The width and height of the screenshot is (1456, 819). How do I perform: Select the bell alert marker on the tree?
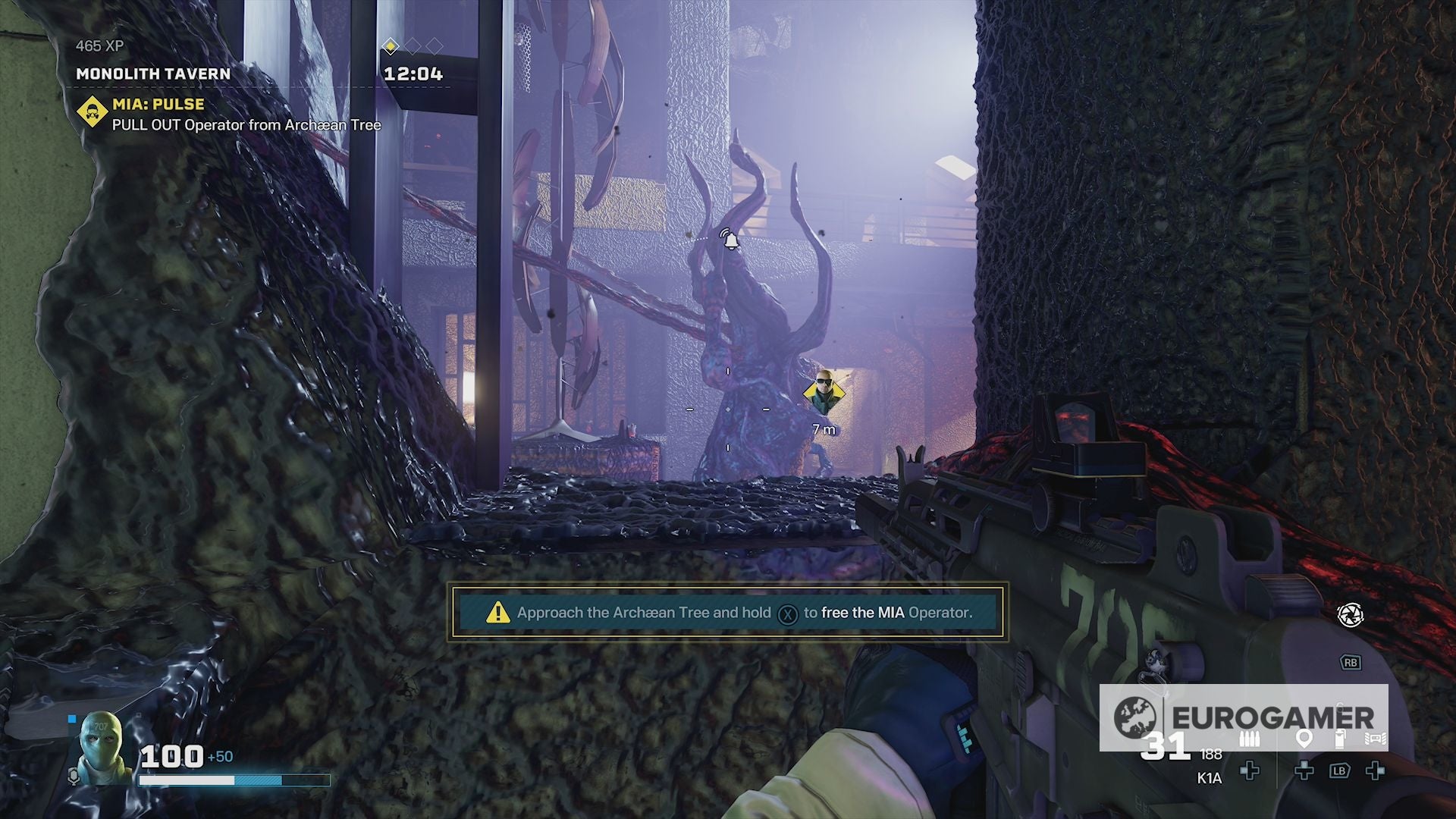pyautogui.click(x=730, y=240)
